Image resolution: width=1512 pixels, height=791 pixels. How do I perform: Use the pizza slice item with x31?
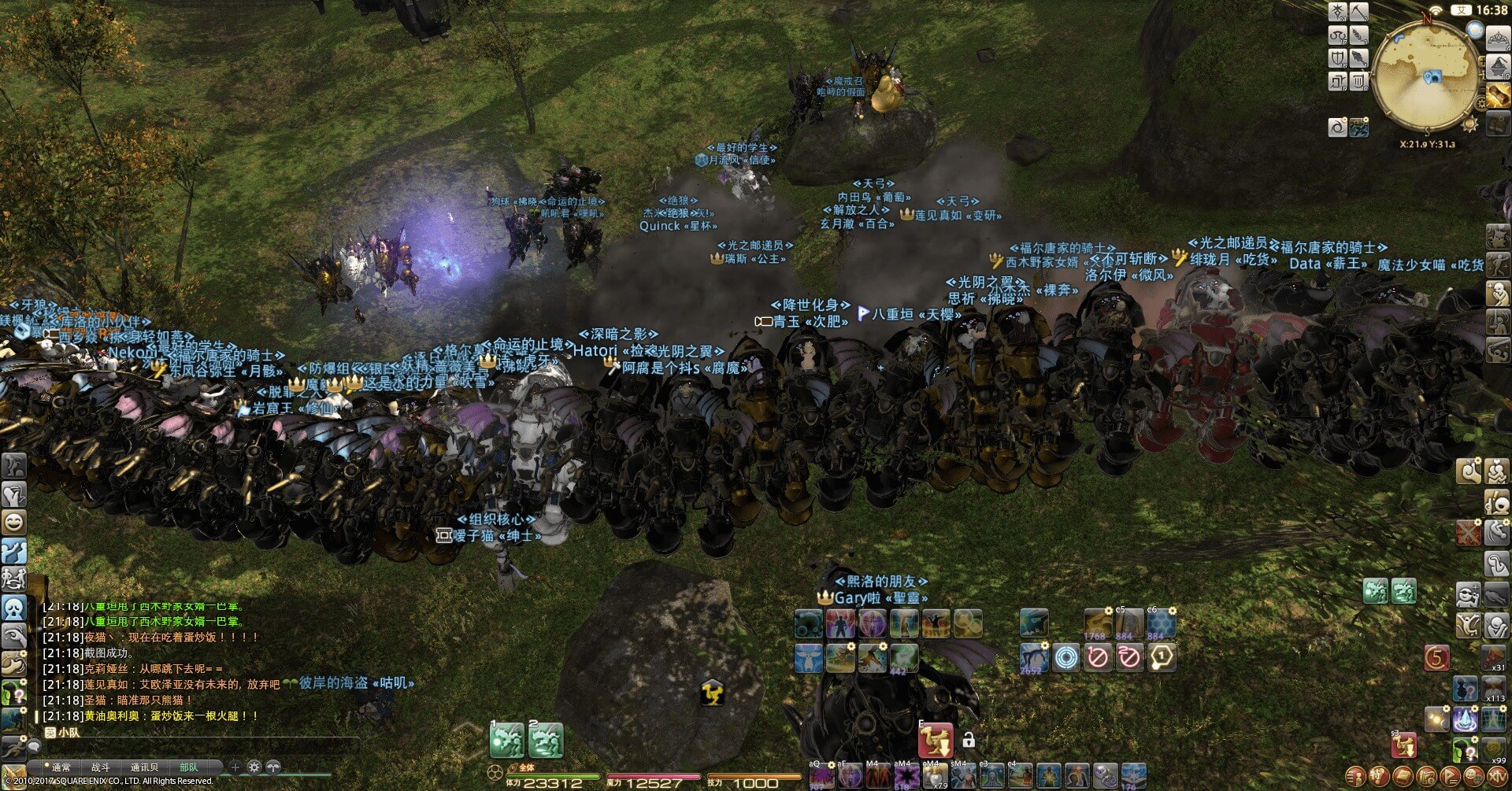tap(1494, 657)
